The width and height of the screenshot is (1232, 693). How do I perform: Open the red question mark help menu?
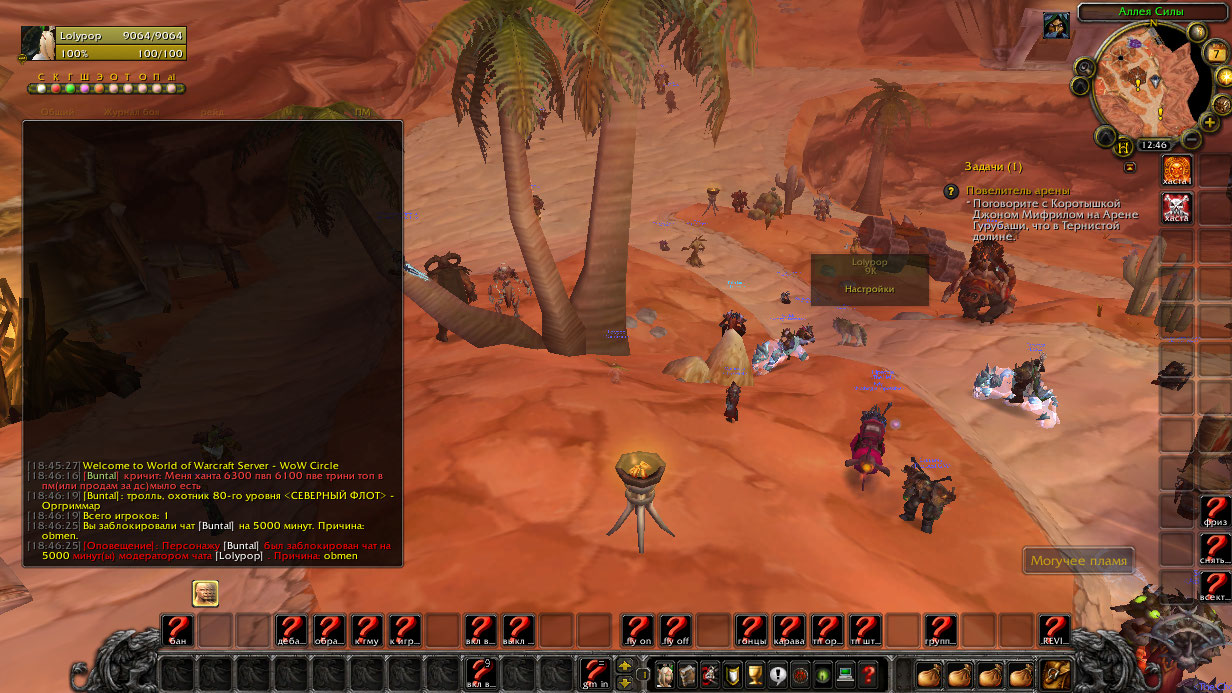[869, 675]
